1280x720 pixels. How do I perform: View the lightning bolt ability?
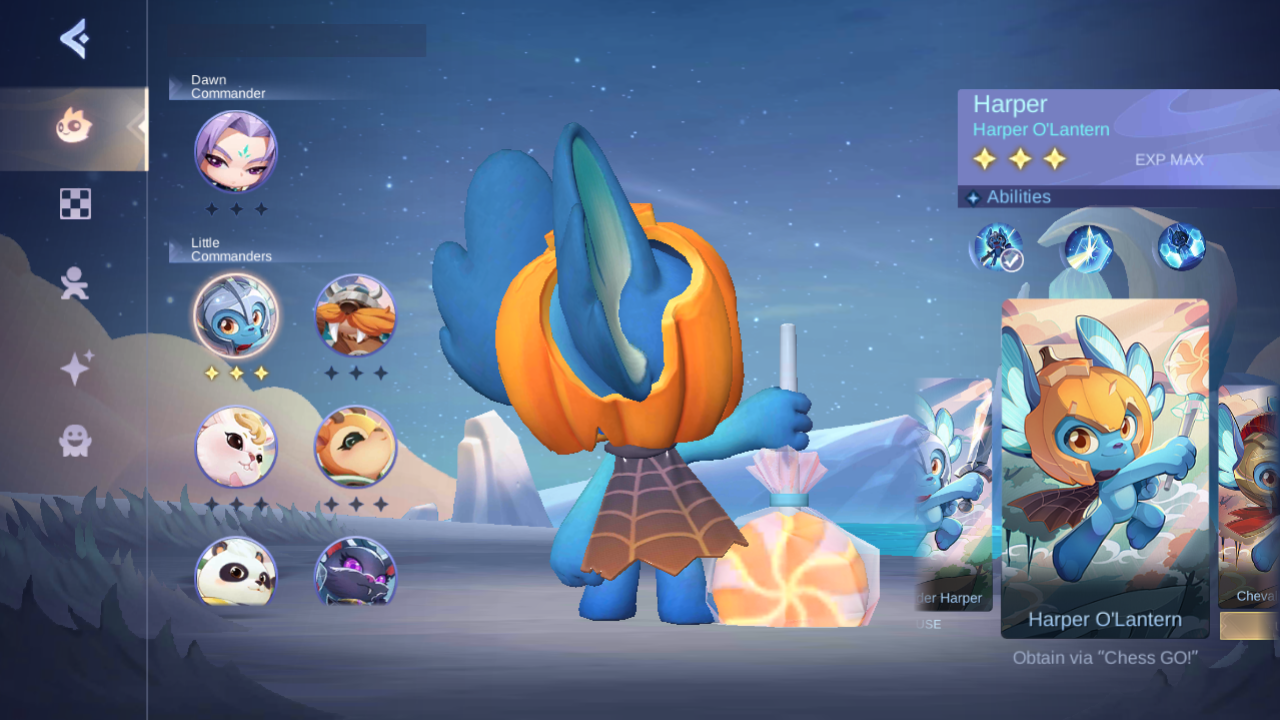[x=1089, y=247]
